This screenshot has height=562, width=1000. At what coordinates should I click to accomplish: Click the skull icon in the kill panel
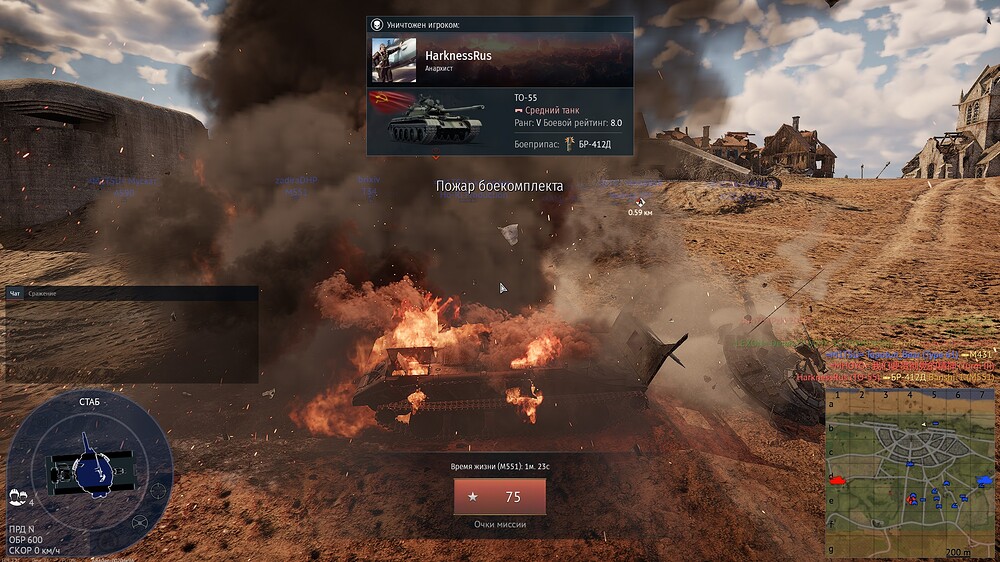pyautogui.click(x=376, y=24)
